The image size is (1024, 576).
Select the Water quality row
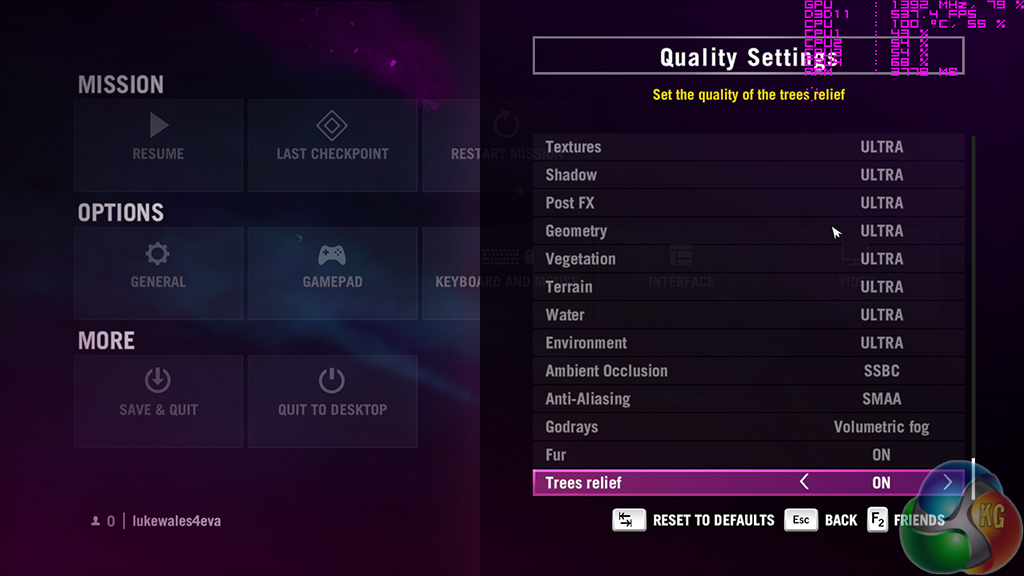(x=748, y=315)
